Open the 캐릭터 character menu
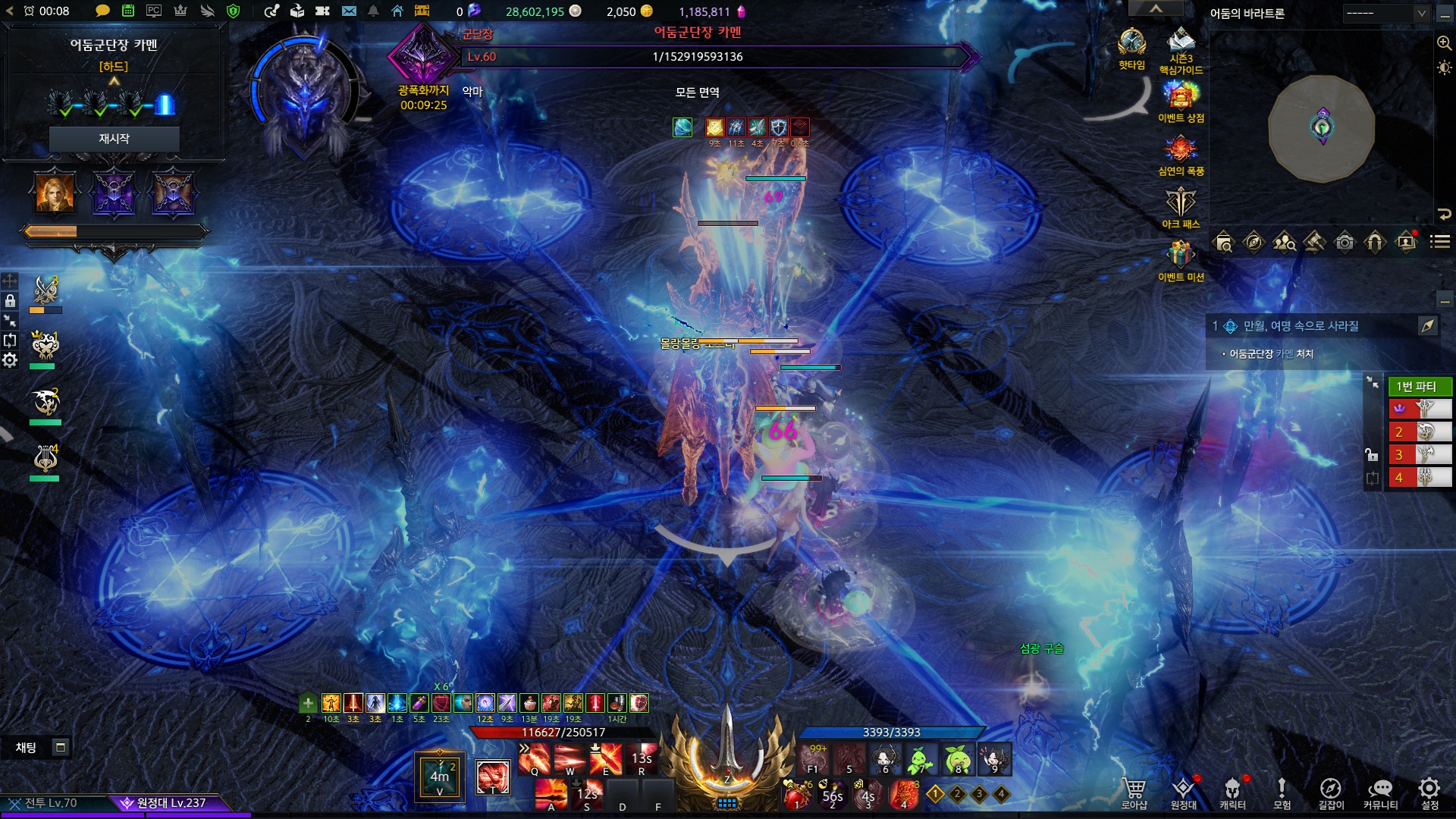The width and height of the screenshot is (1456, 819). [x=1232, y=793]
